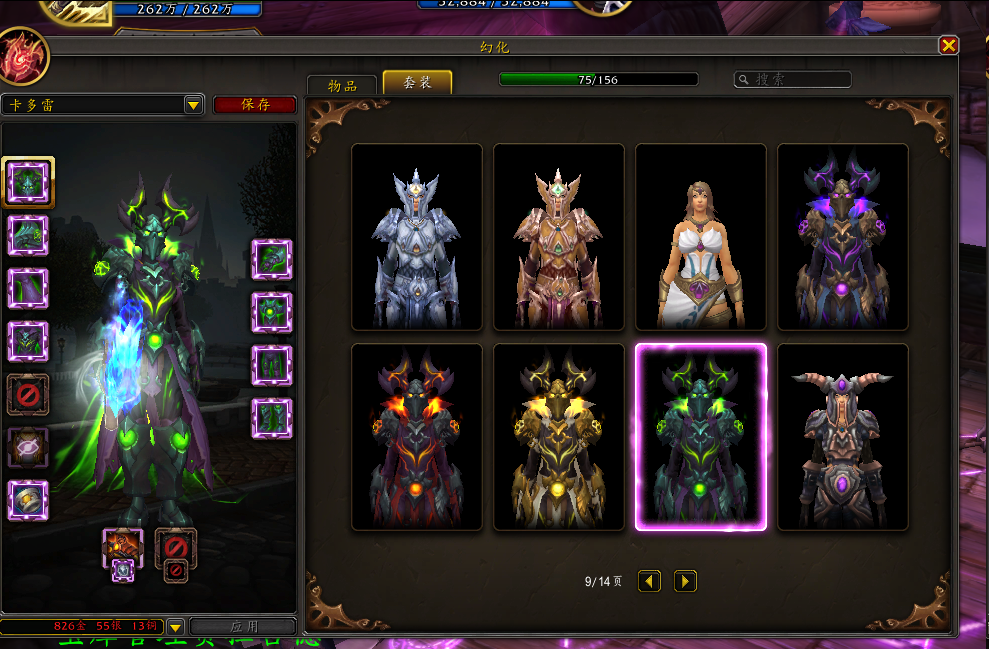Select the golden horned armor set
The width and height of the screenshot is (989, 649).
[559, 437]
